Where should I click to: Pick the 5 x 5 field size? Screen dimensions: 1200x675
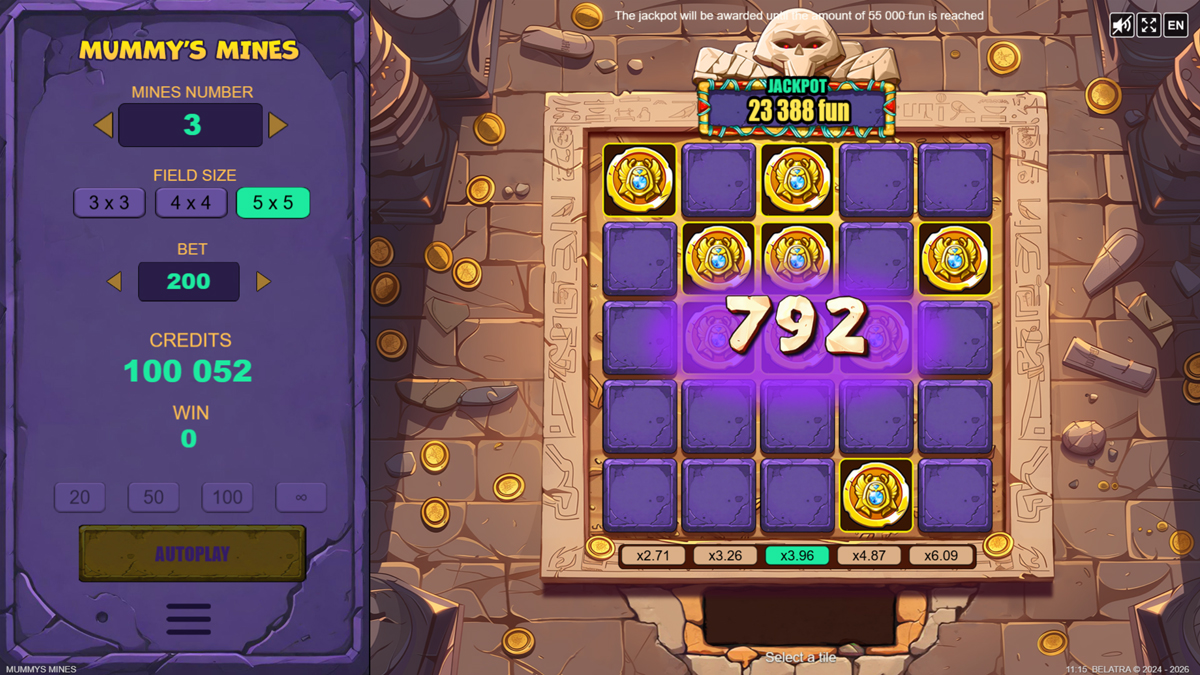273,203
